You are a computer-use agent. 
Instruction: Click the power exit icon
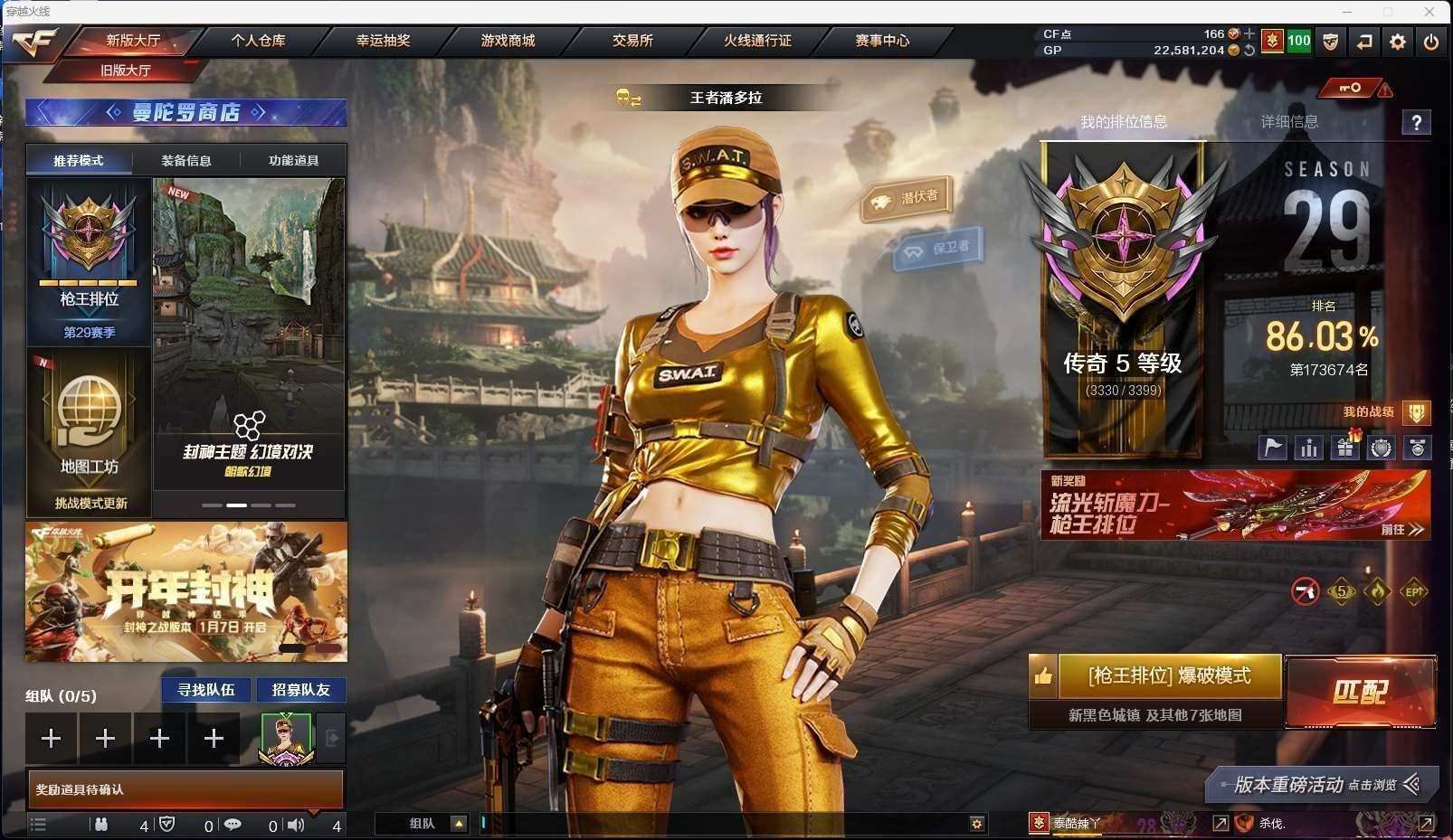coord(1431,42)
